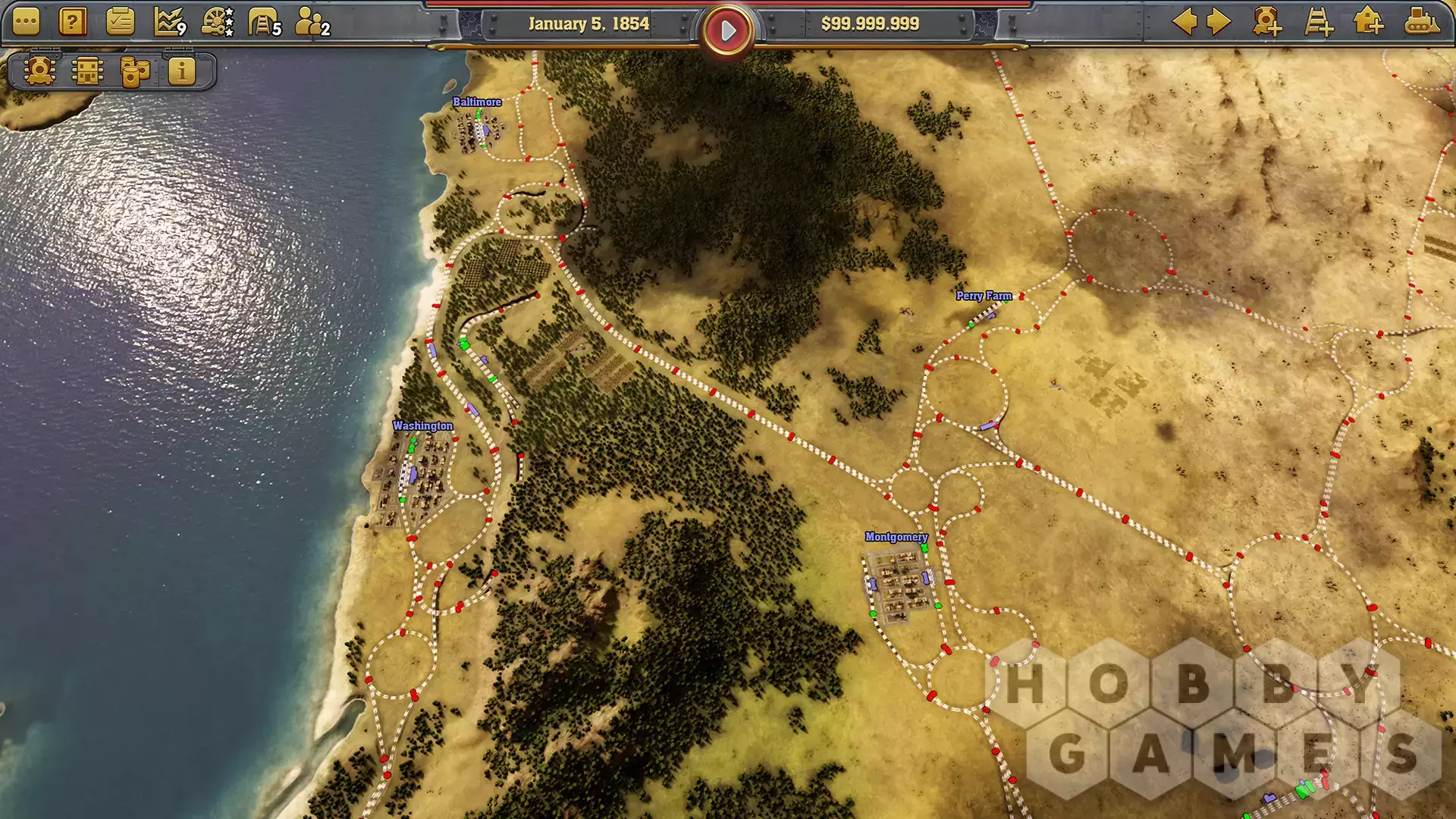Select the Washington city label
1456x819 pixels.
coord(422,426)
